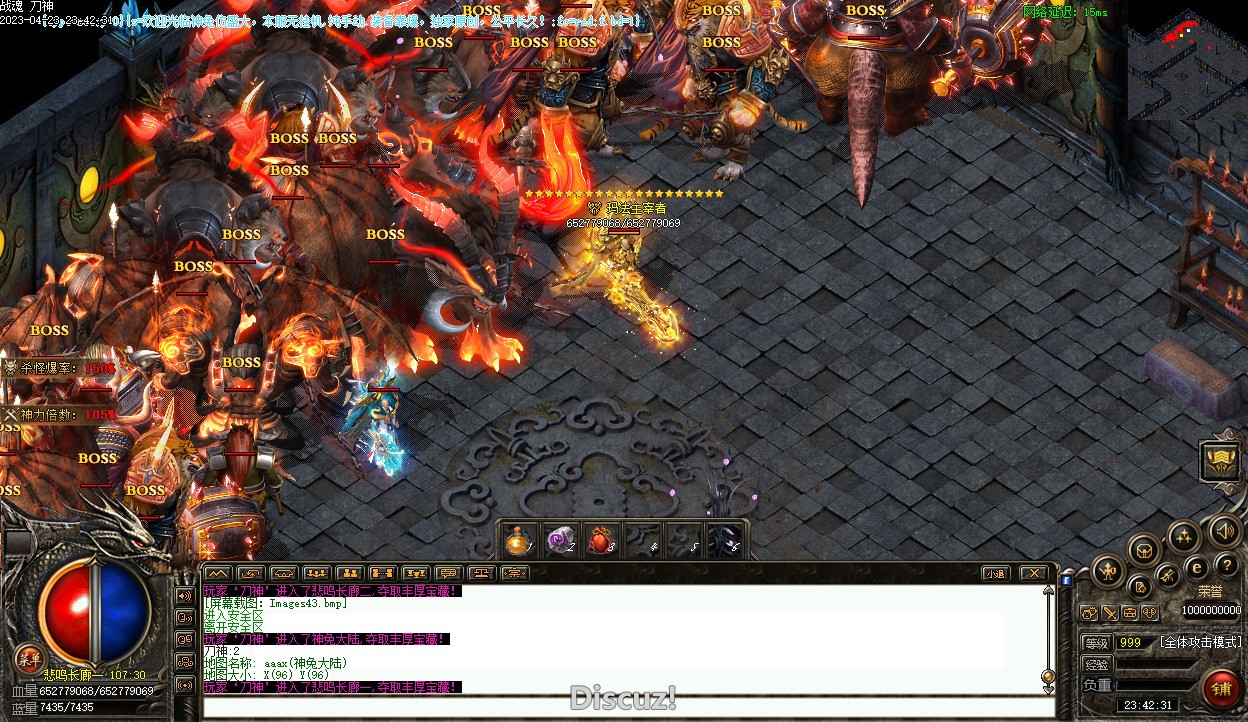The height and width of the screenshot is (722, 1248).
Task: Click the round 菜单 menu button
Action: click(30, 657)
